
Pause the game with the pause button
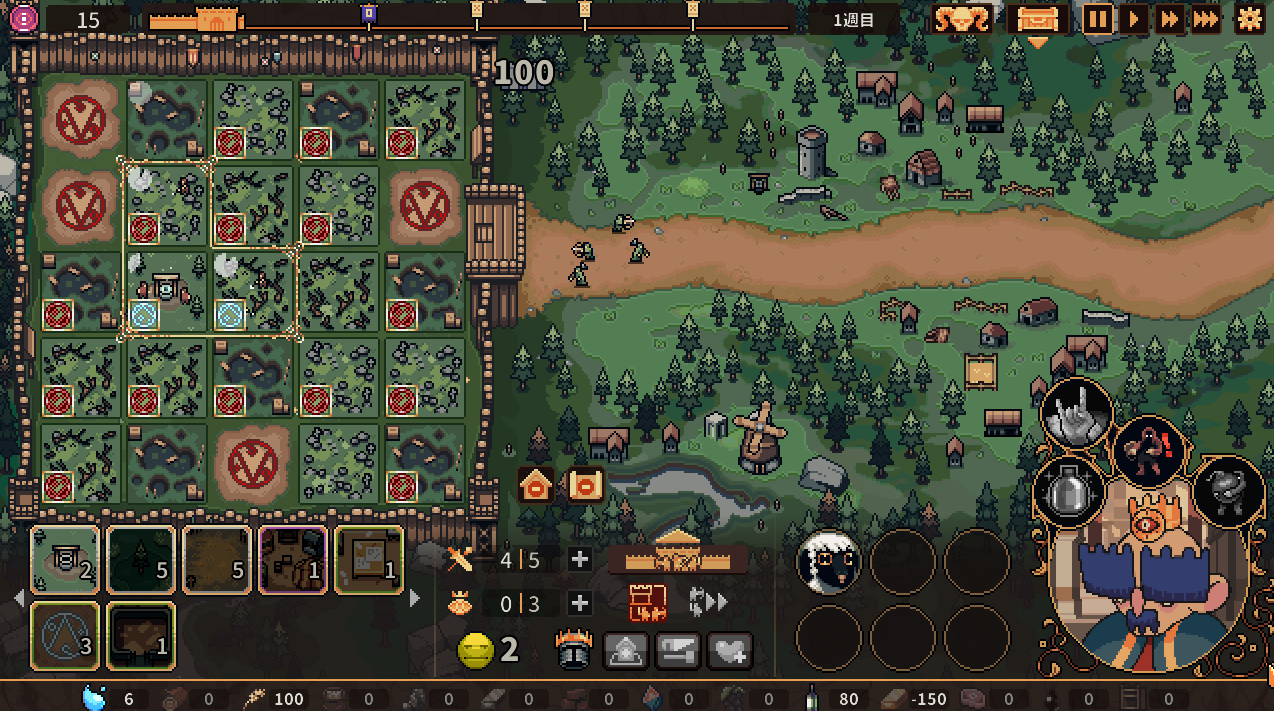[x=1098, y=19]
